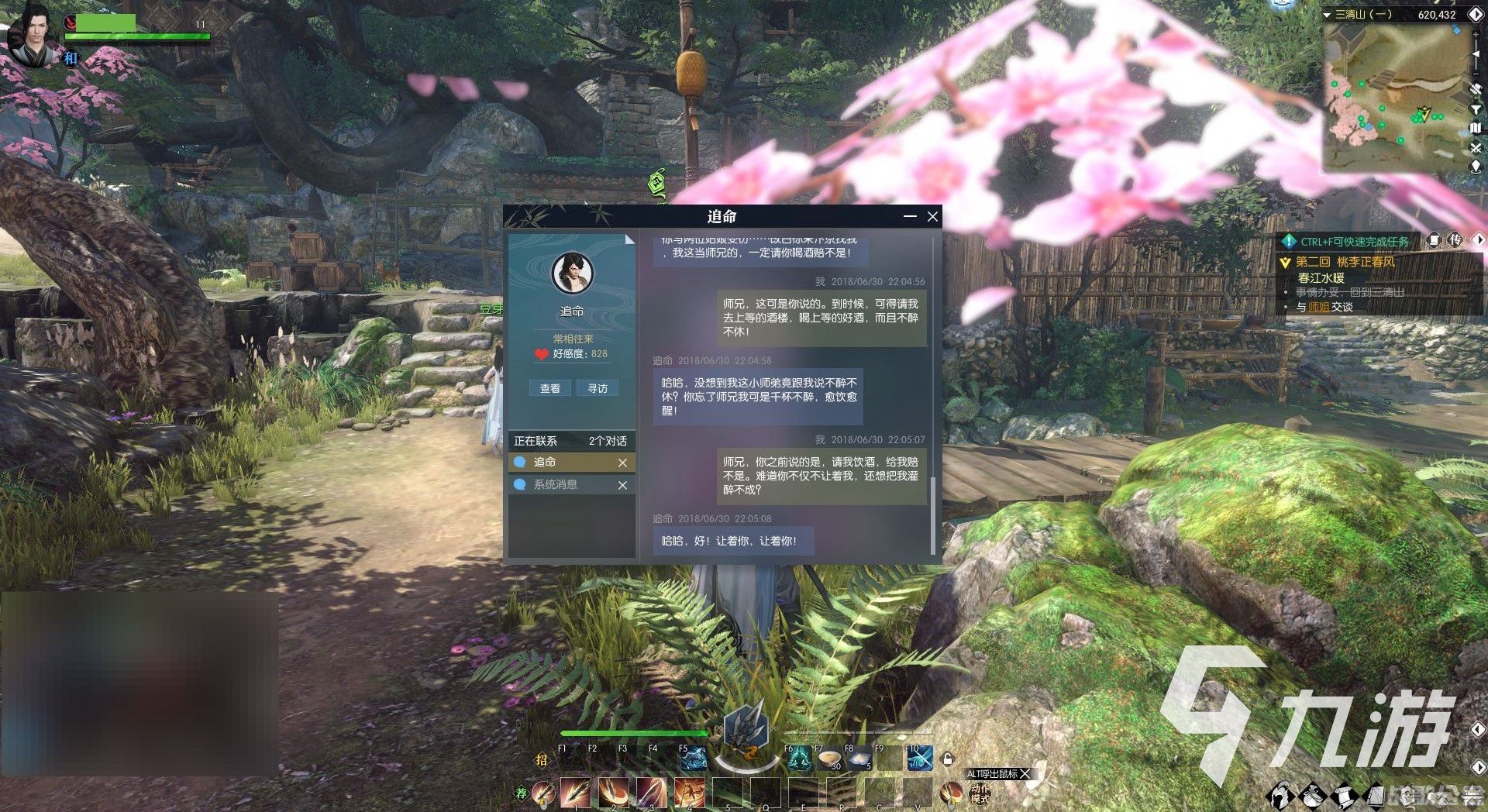Click the 查看 button under 追命's portrait
Image resolution: width=1488 pixels, height=812 pixels.
(x=549, y=388)
